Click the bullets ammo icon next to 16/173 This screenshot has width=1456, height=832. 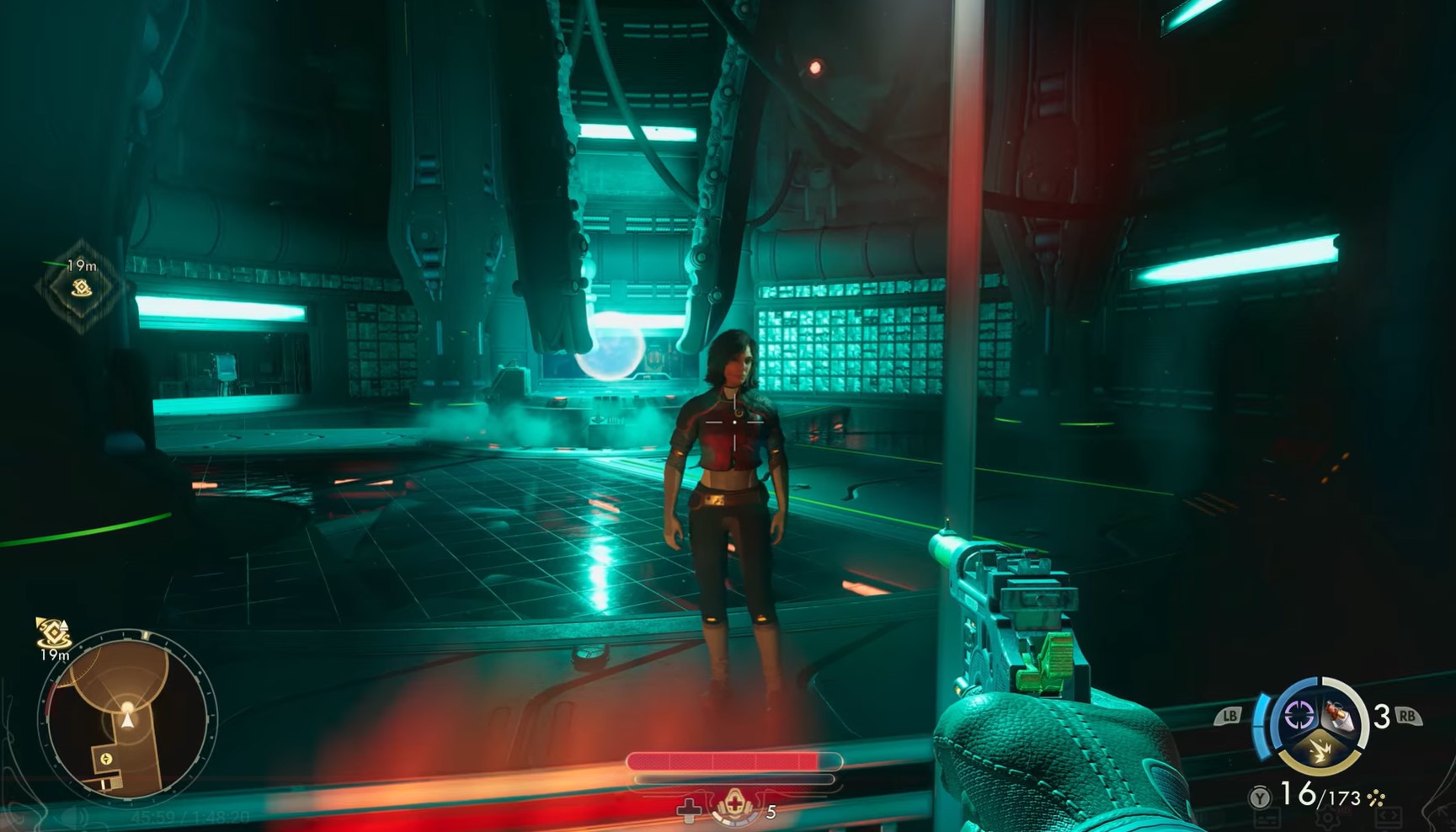(x=1376, y=797)
